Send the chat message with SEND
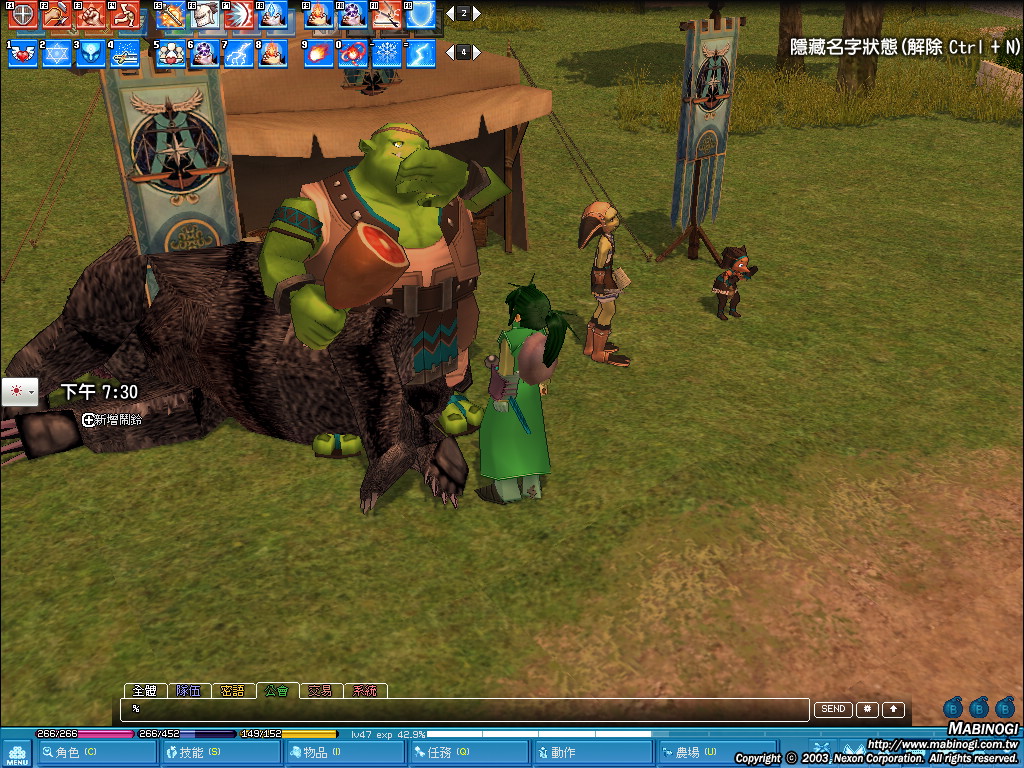Screen dimensions: 1024x768 tap(833, 709)
